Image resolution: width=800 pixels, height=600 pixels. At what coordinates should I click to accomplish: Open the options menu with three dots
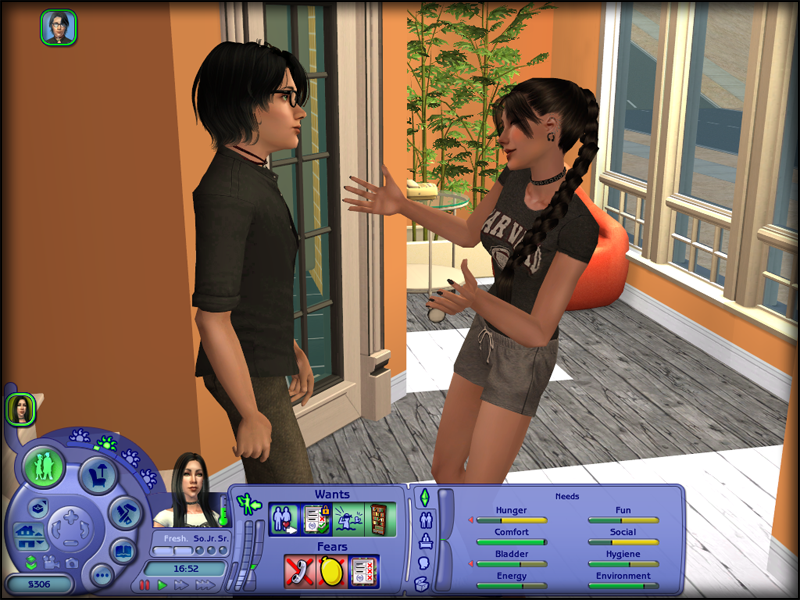[101, 575]
